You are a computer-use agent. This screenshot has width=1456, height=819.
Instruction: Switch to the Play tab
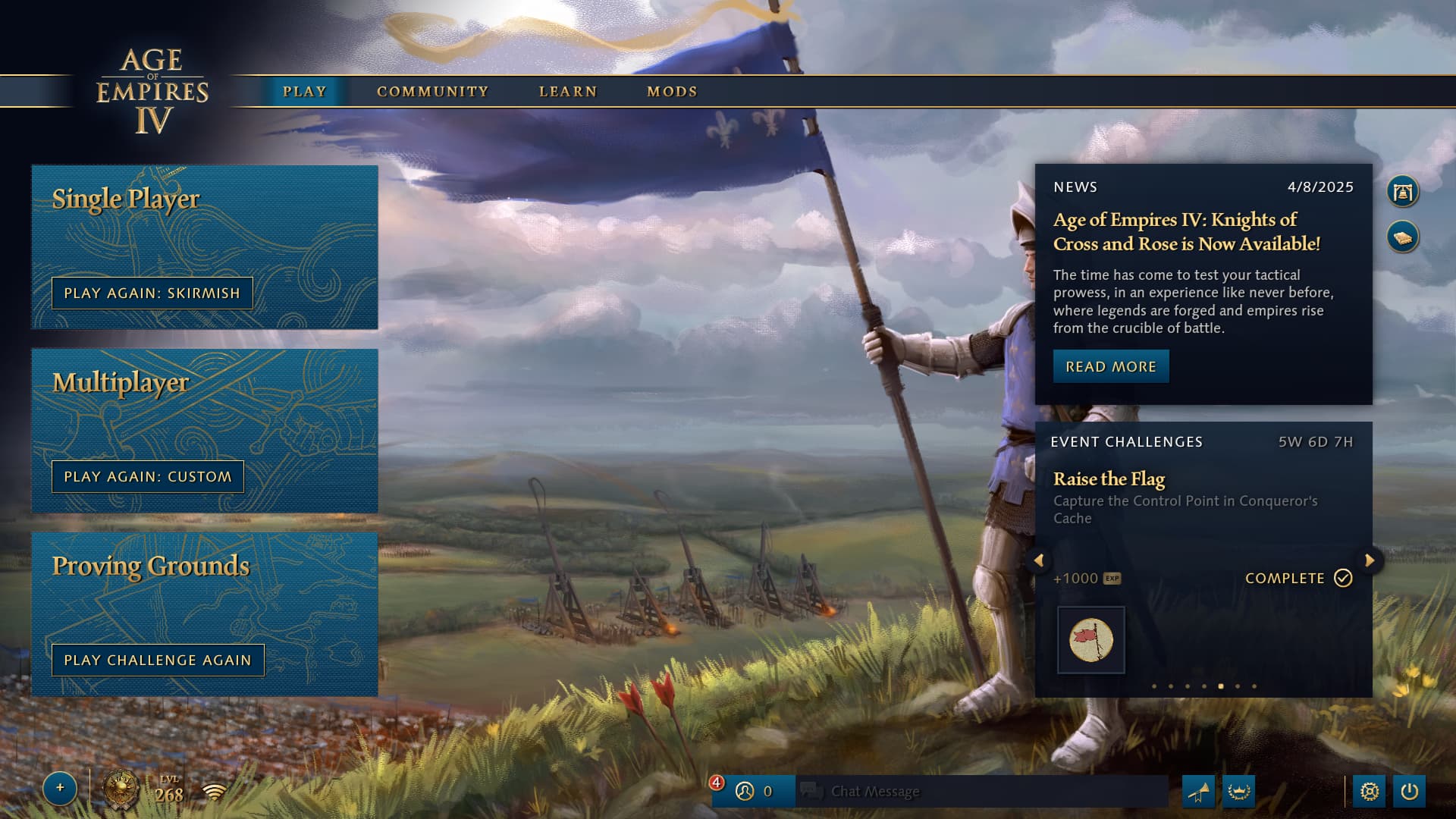pyautogui.click(x=304, y=92)
